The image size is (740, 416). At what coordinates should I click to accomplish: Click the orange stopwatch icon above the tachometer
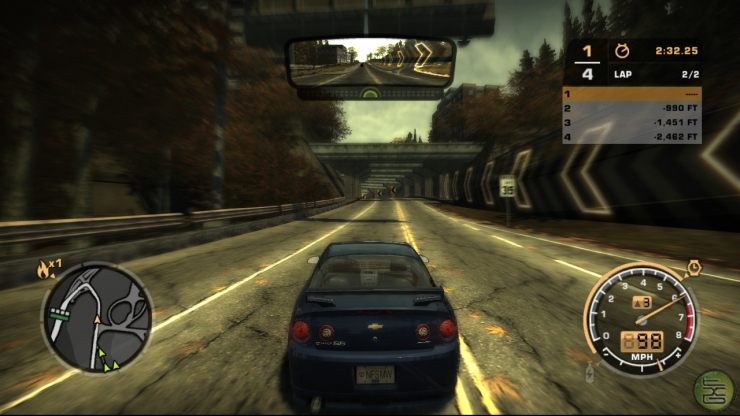pos(693,266)
